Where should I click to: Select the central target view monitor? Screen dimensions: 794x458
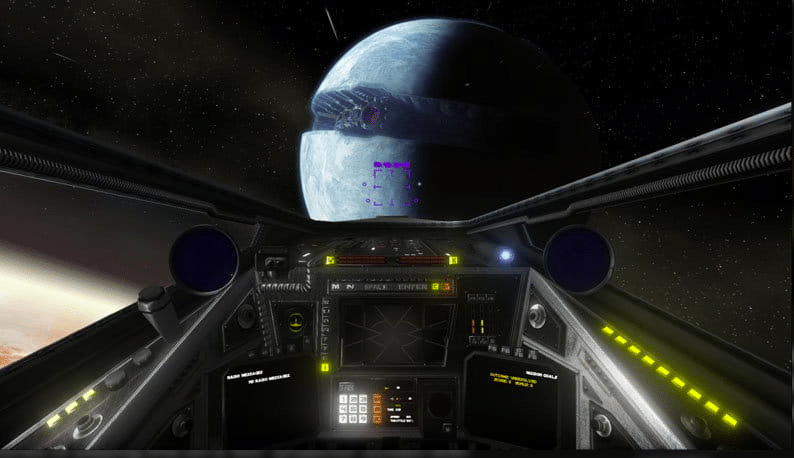394,332
